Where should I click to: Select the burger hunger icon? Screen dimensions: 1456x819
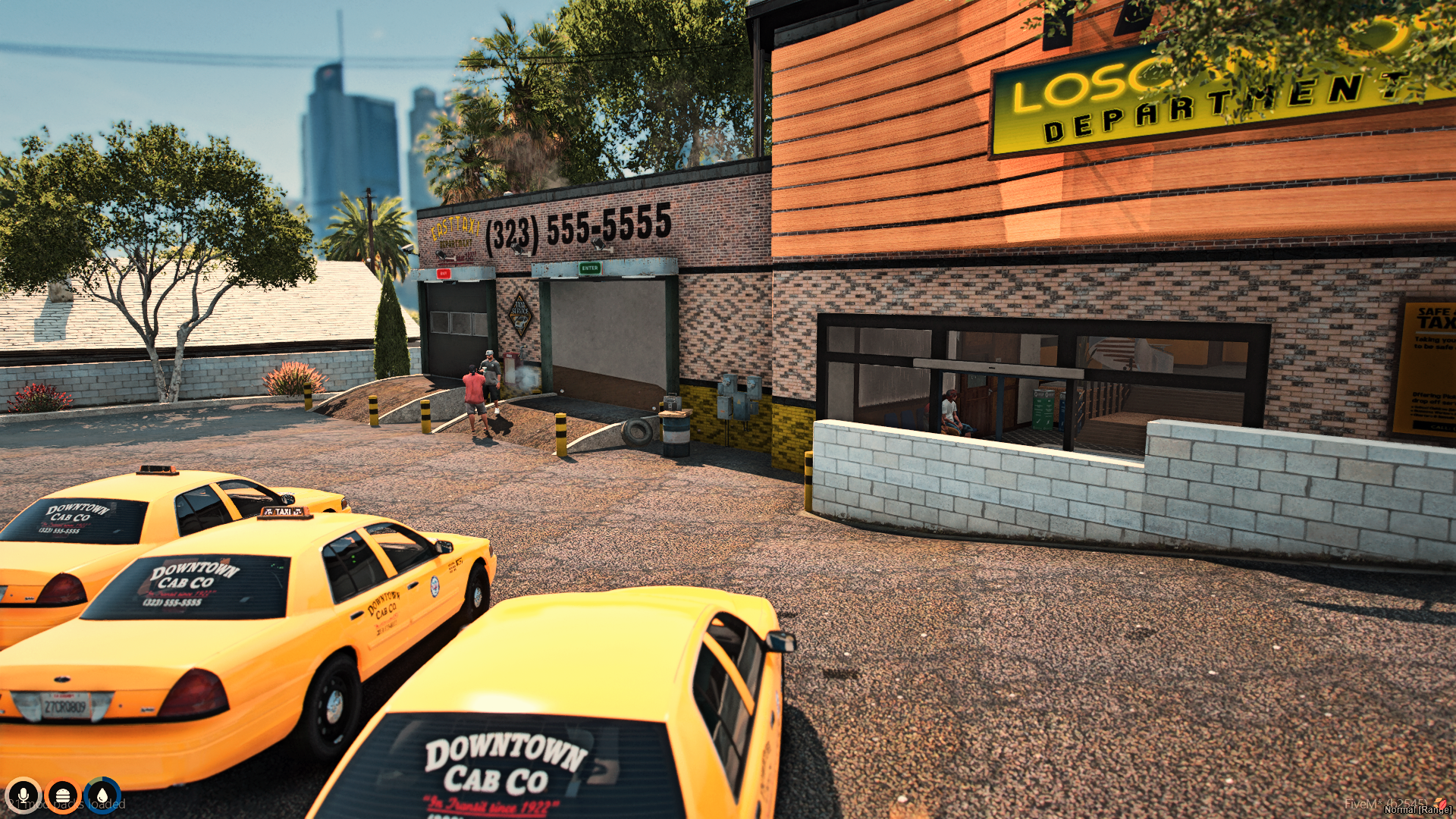pos(63,795)
